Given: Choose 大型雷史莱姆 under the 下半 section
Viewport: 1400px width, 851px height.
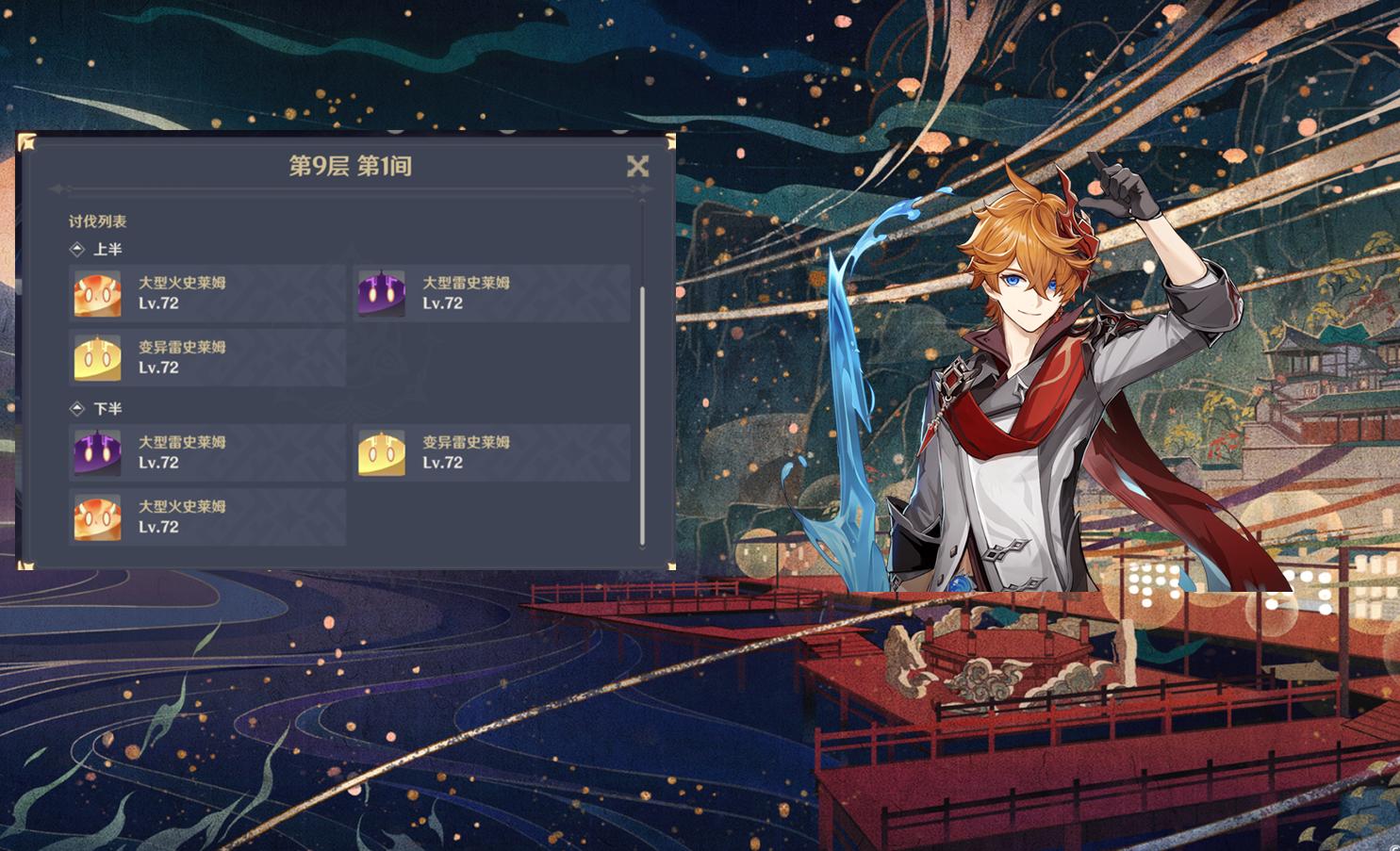Looking at the screenshot, I should [x=207, y=452].
